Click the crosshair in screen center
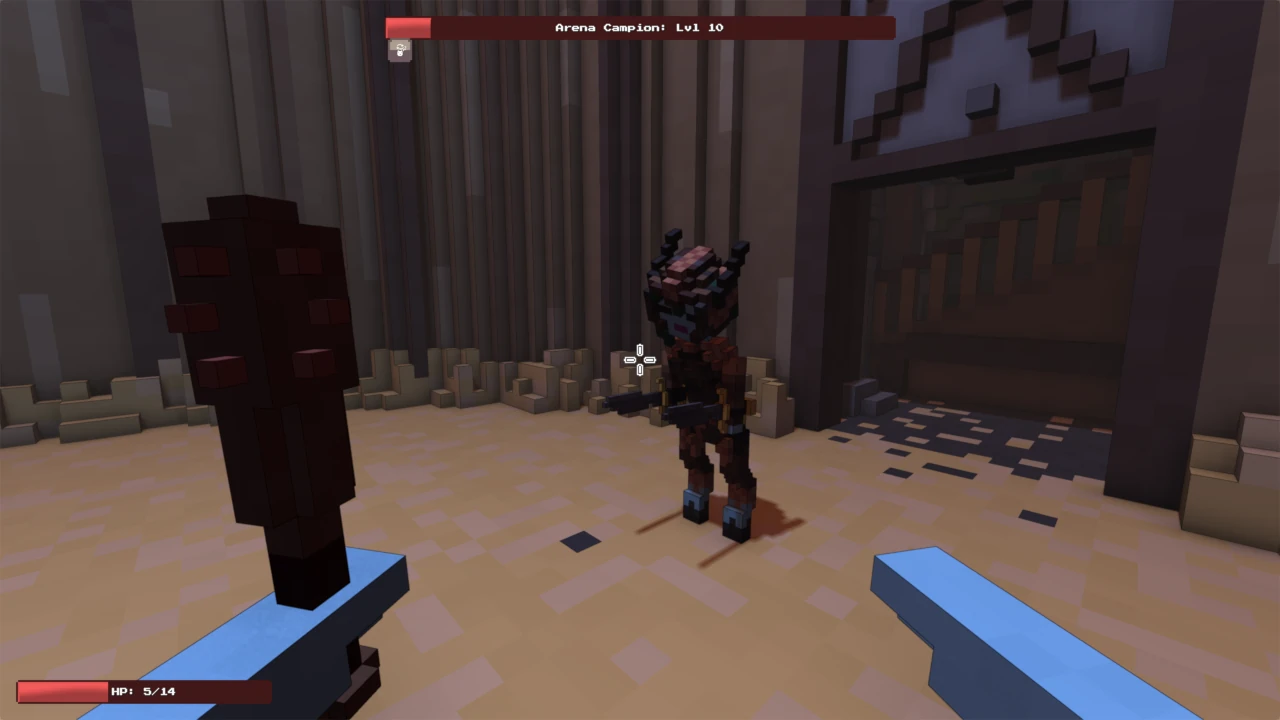The image size is (1280, 720). point(639,359)
